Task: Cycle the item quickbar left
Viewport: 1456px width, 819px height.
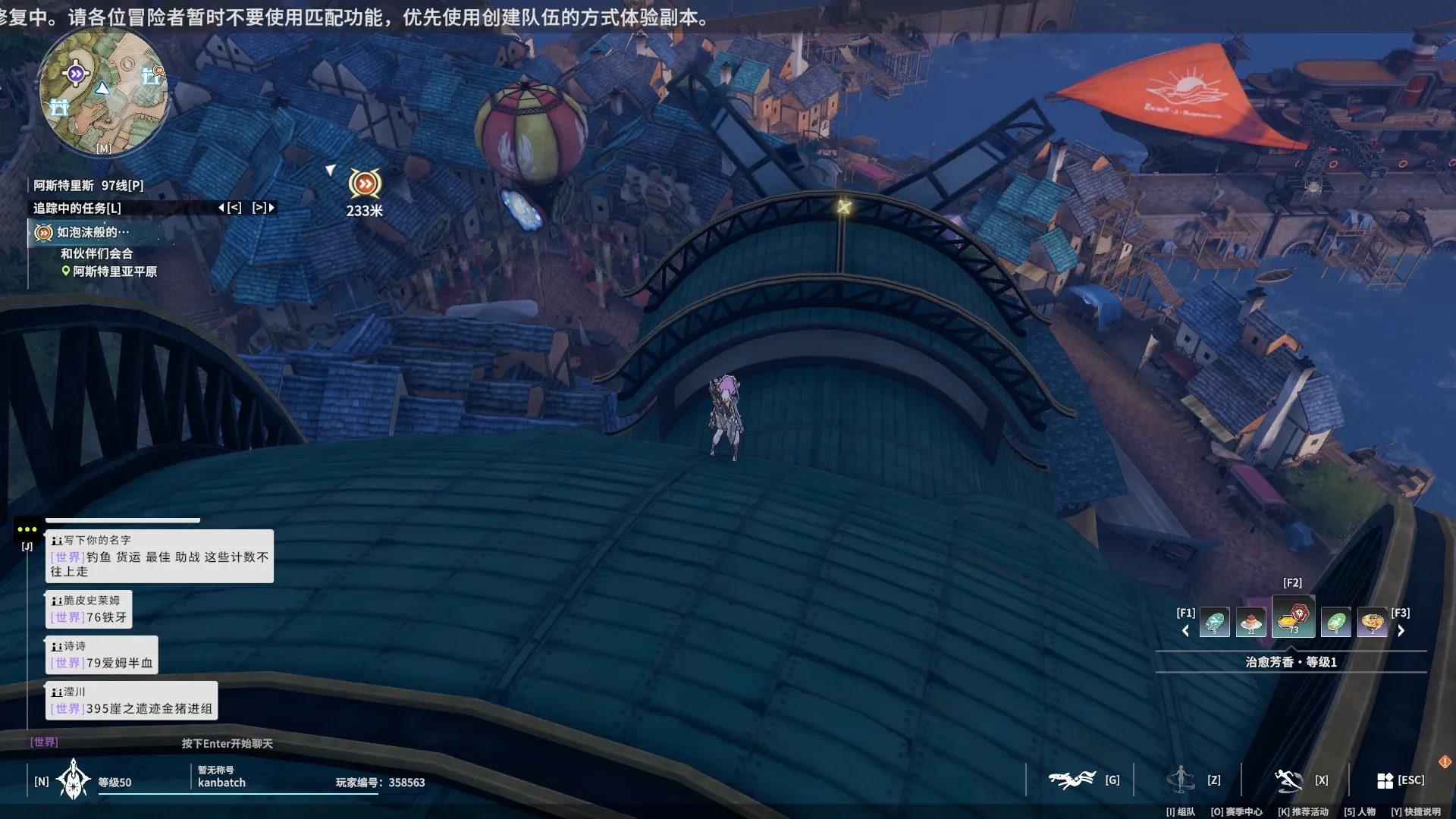Action: click(1185, 631)
